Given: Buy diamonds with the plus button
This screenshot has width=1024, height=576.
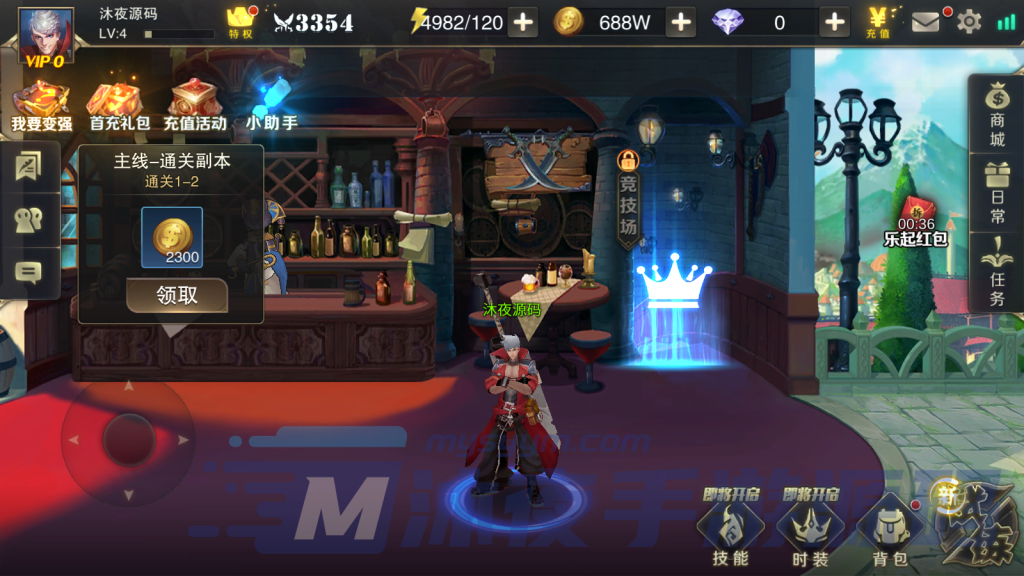Looking at the screenshot, I should pyautogui.click(x=834, y=22).
